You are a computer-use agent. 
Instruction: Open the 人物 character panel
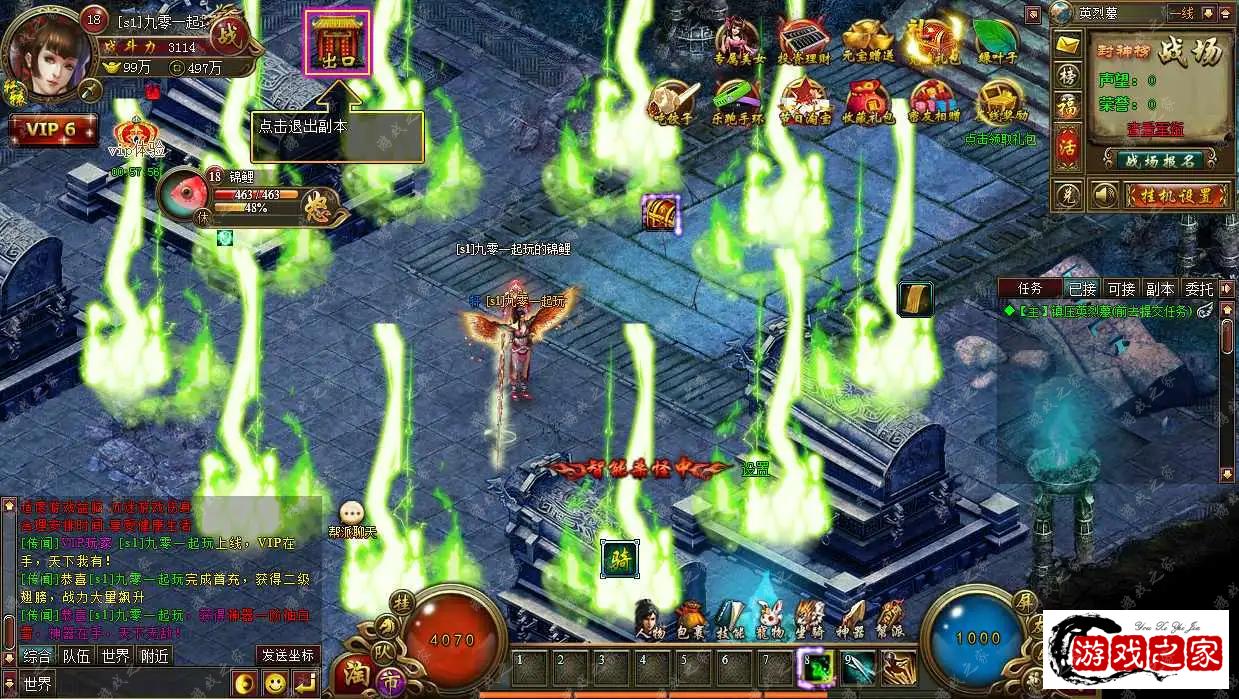pyautogui.click(x=649, y=619)
